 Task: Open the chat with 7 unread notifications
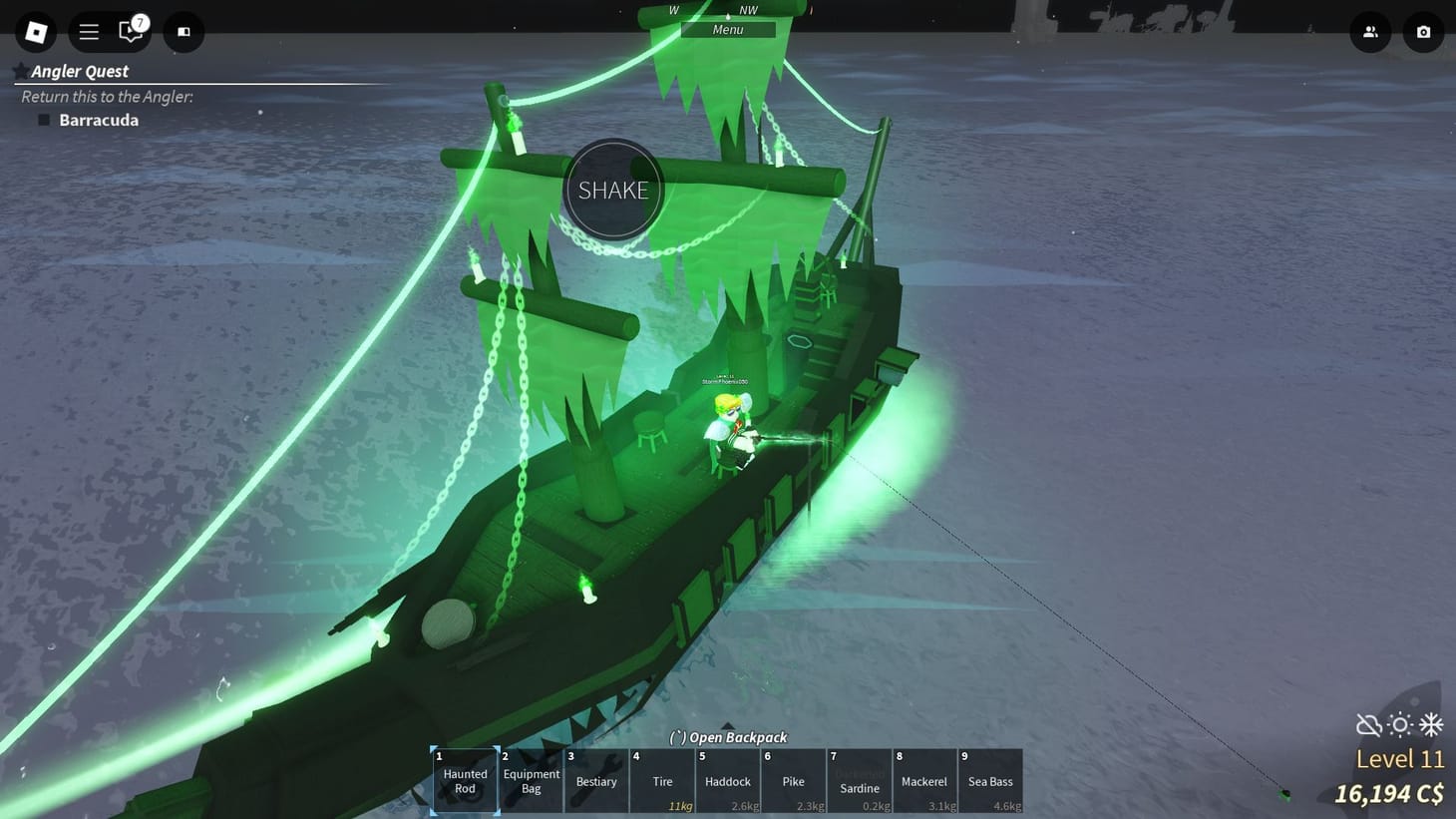[131, 31]
